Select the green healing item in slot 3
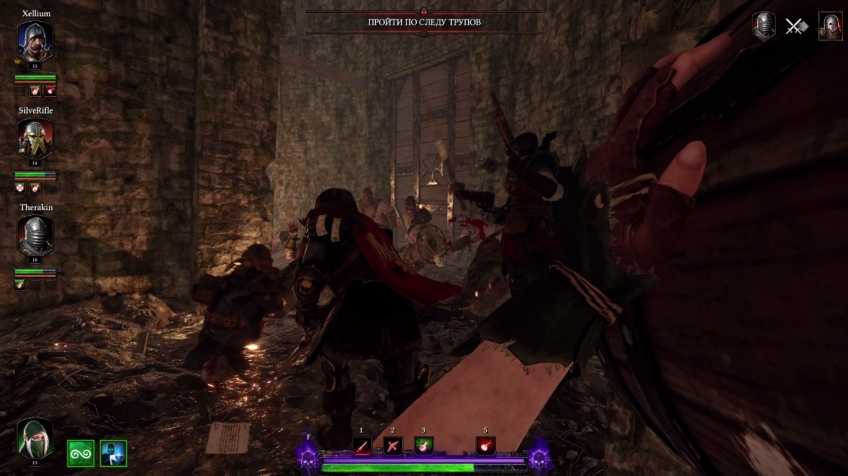The width and height of the screenshot is (848, 476). pos(423,445)
